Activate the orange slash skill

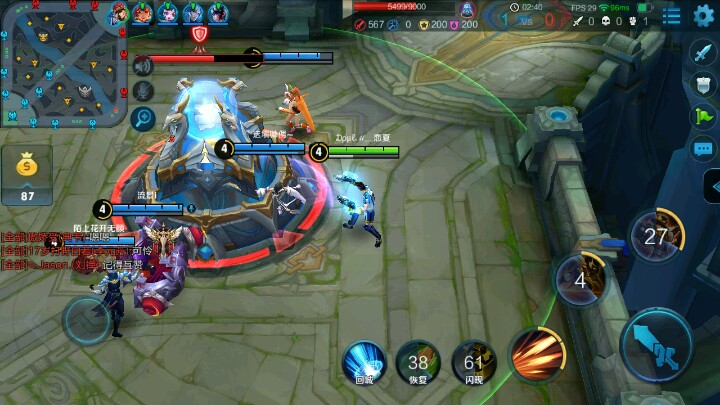[x=537, y=353]
